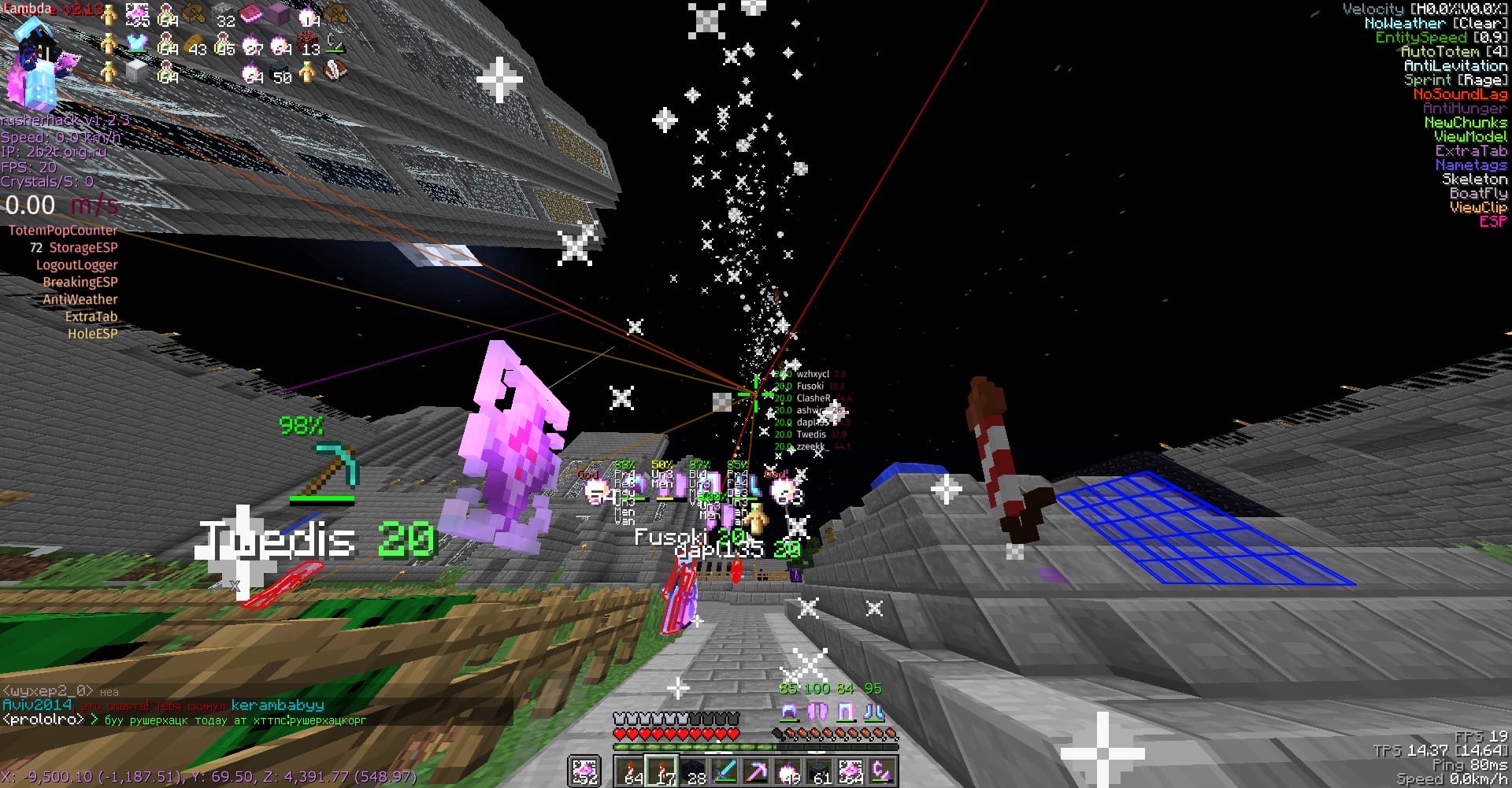The image size is (1512, 788).
Task: Select the ender chest hotbar slot
Action: coord(819,771)
